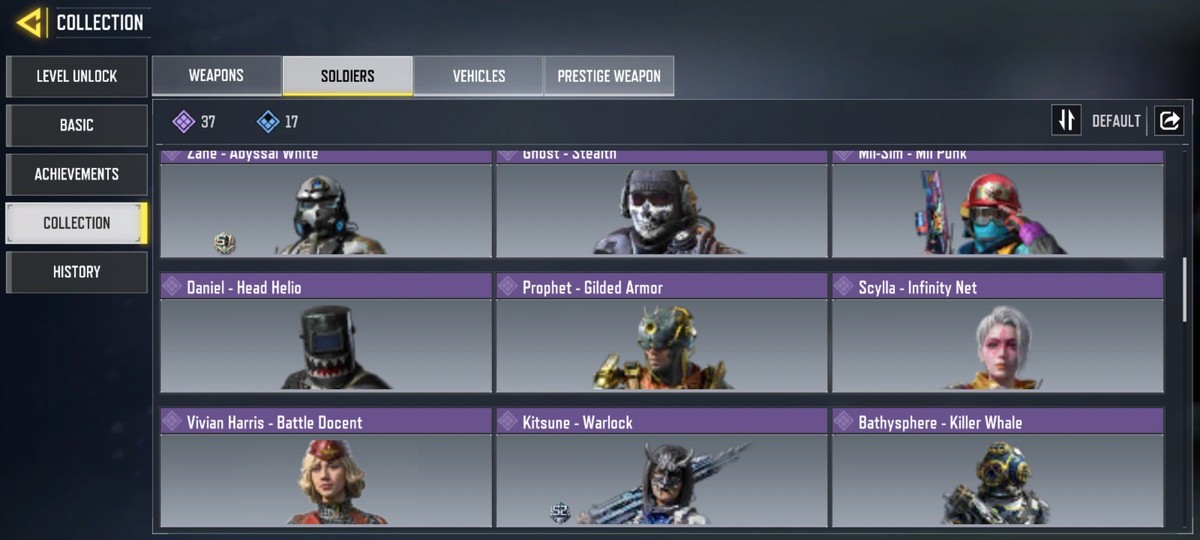Image resolution: width=1200 pixels, height=540 pixels.
Task: View the Kitsune - Warlock skin
Action: pyautogui.click(x=662, y=467)
